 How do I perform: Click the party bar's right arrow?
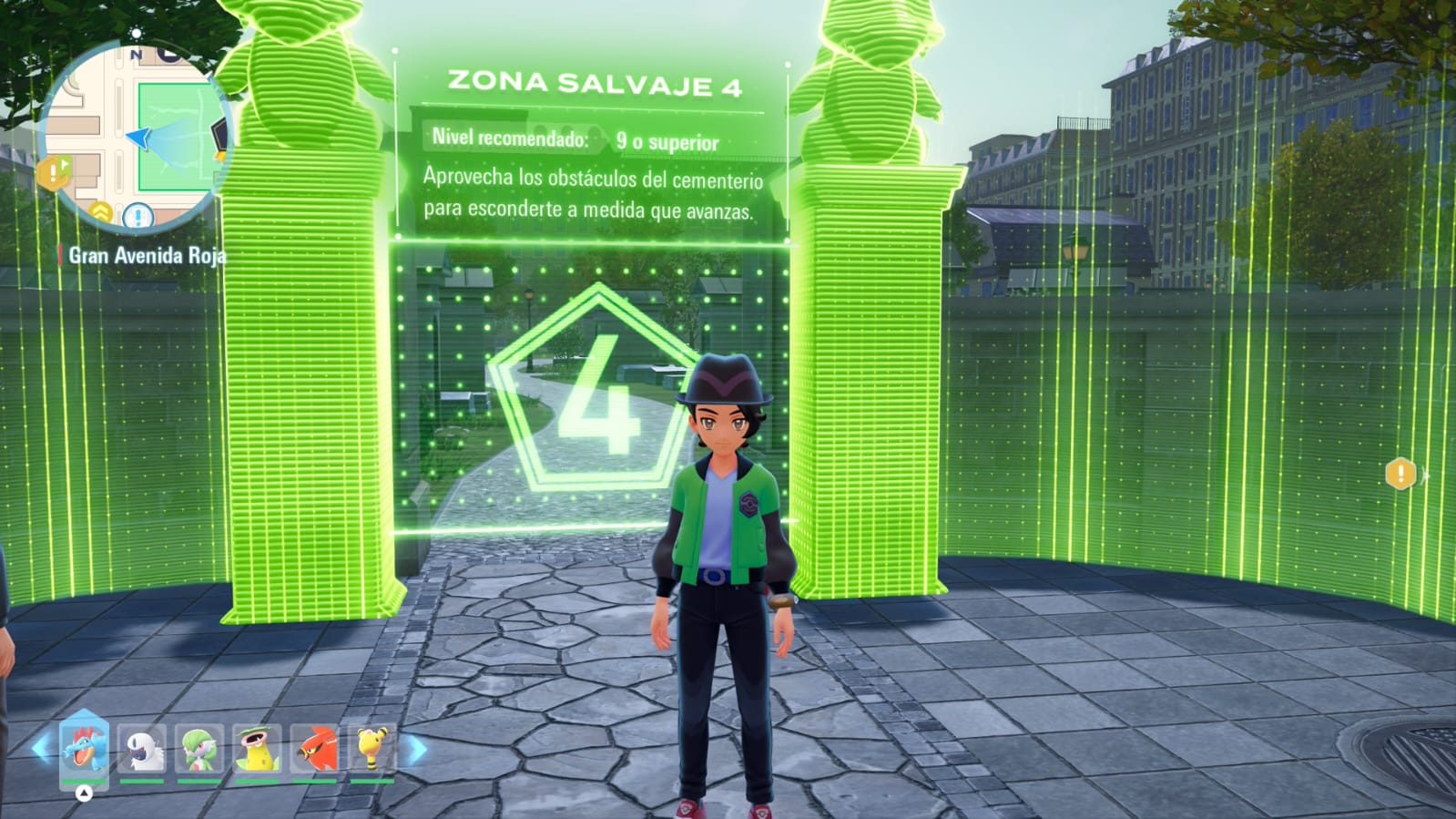[416, 750]
